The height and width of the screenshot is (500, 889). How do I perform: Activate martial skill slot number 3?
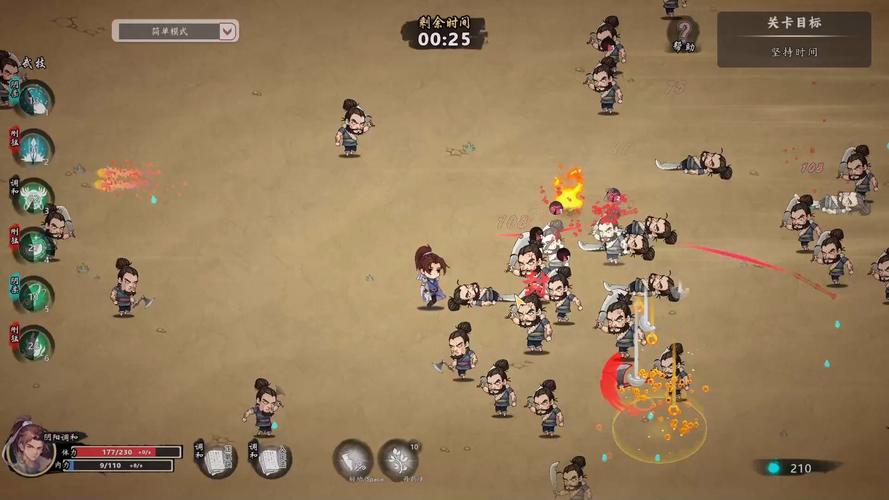[33, 196]
